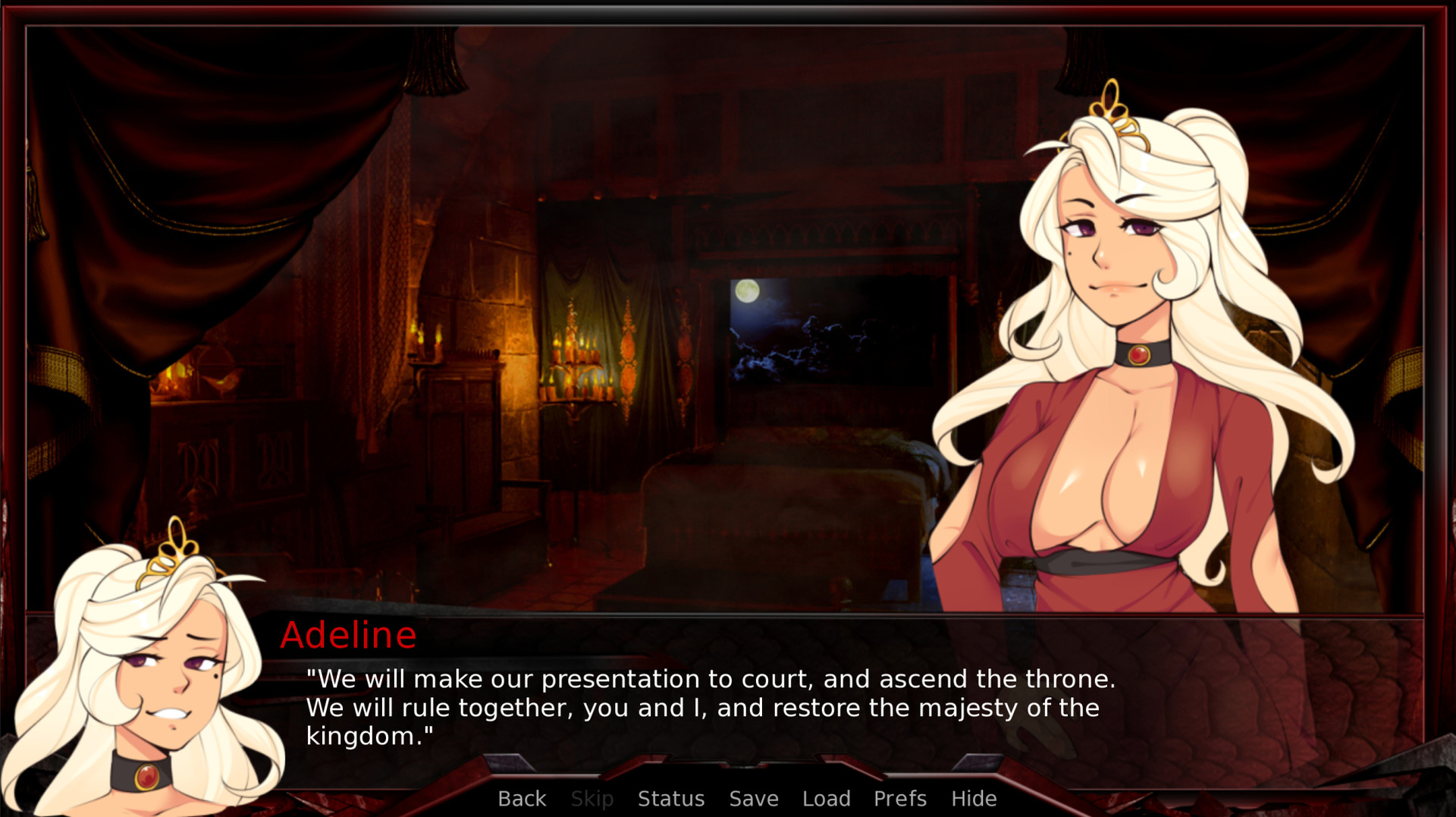Save the current game progress
1456x817 pixels.
pos(753,798)
